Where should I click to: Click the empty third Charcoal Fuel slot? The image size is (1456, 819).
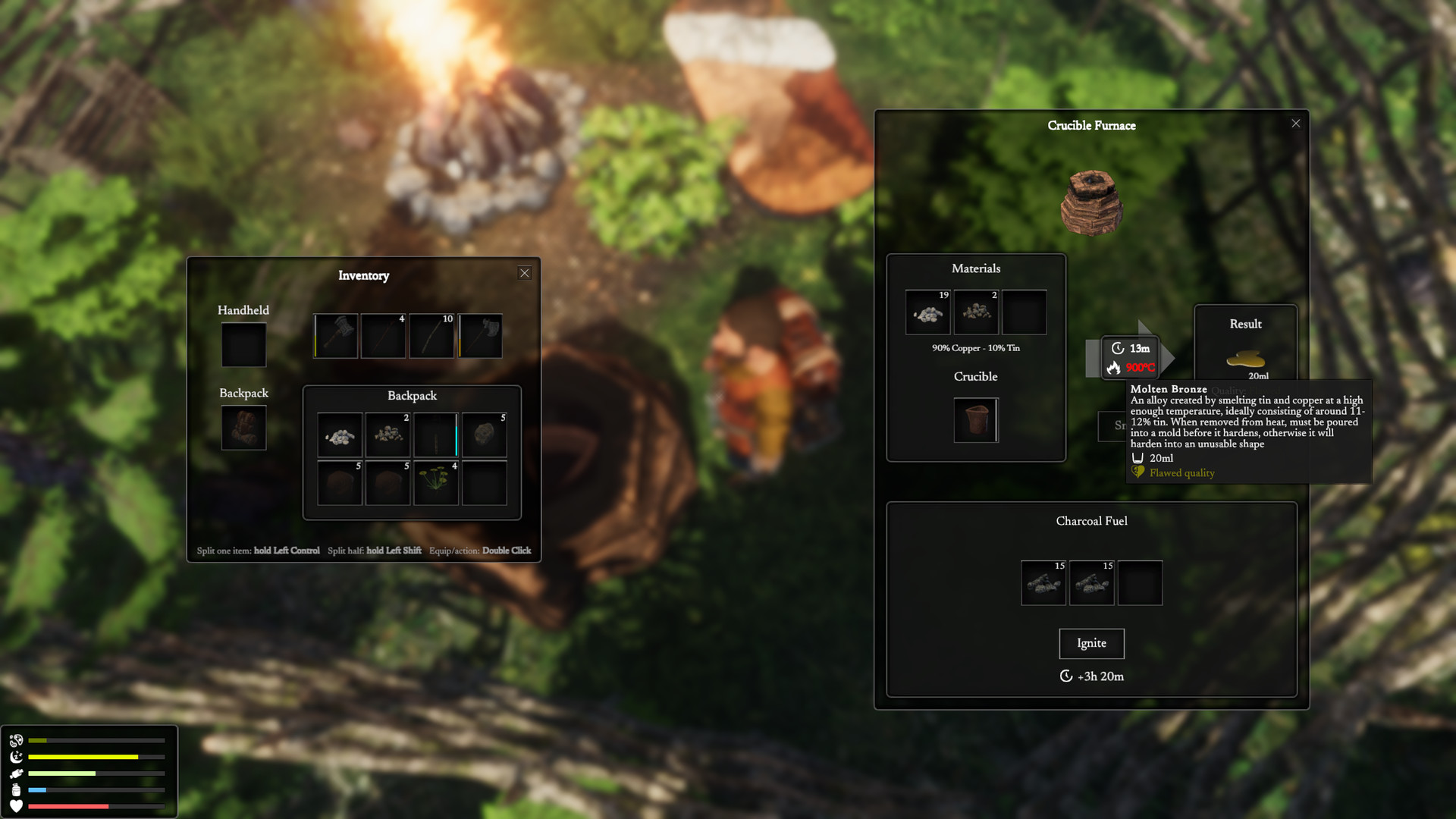pyautogui.click(x=1140, y=582)
